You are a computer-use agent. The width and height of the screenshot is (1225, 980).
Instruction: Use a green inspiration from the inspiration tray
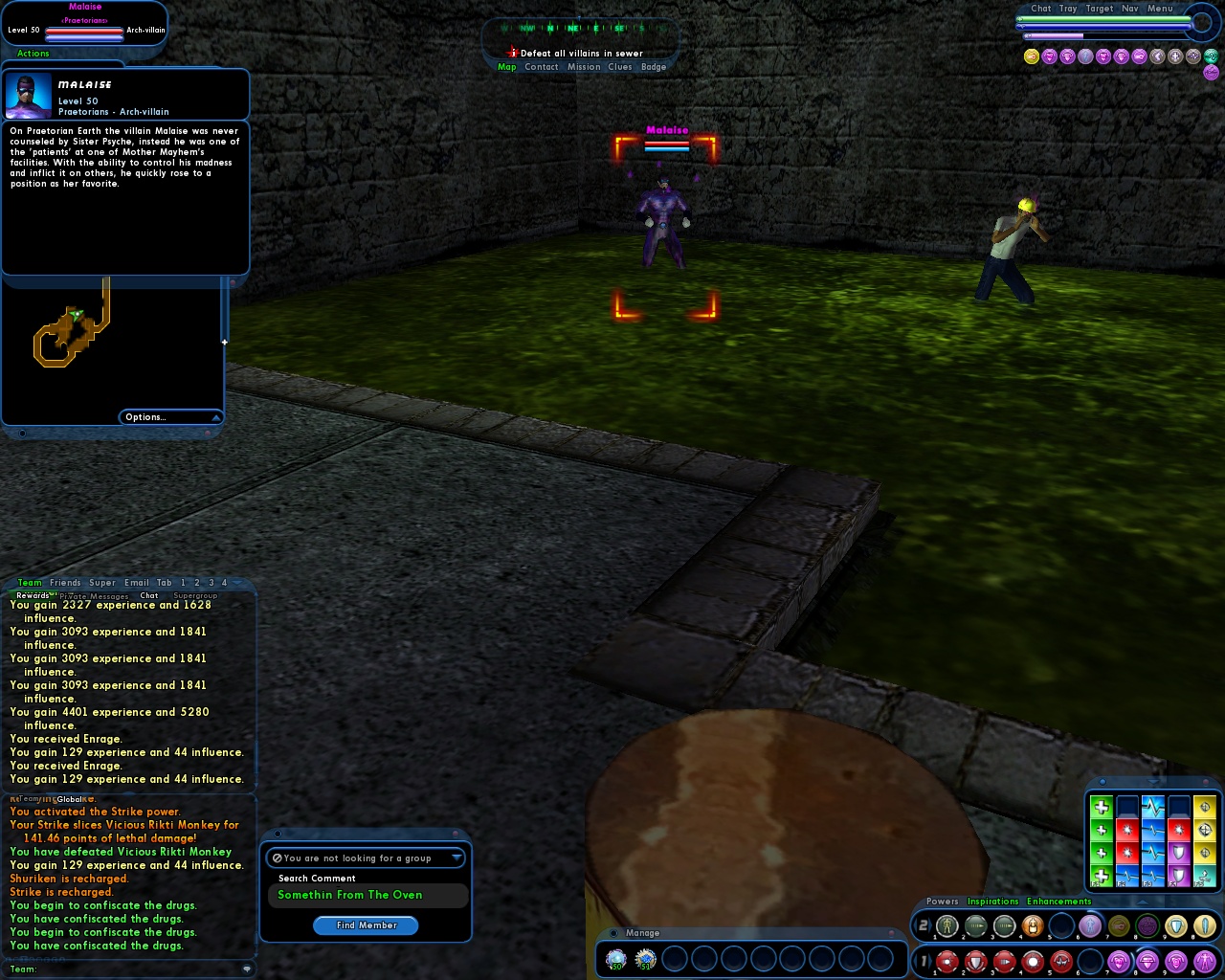(1102, 874)
